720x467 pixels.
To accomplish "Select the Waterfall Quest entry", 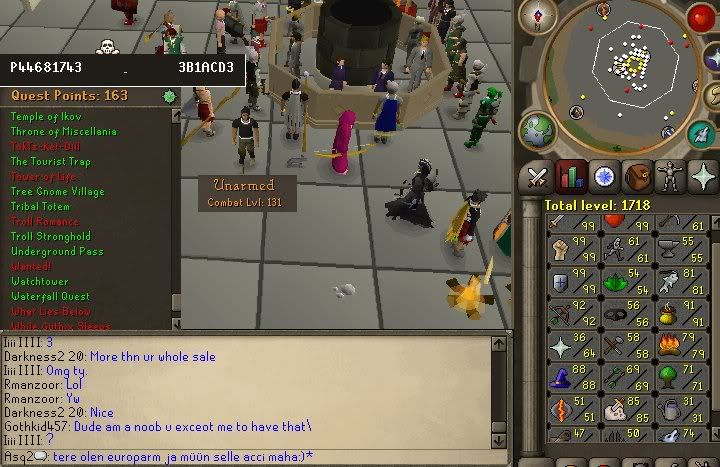I will (x=50, y=296).
